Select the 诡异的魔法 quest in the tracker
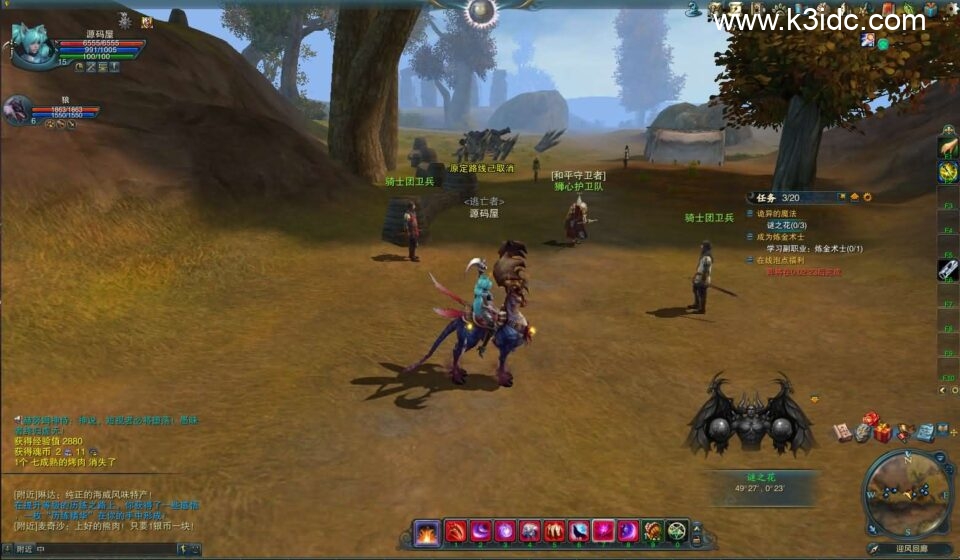Screen dimensions: 960x560 776,213
